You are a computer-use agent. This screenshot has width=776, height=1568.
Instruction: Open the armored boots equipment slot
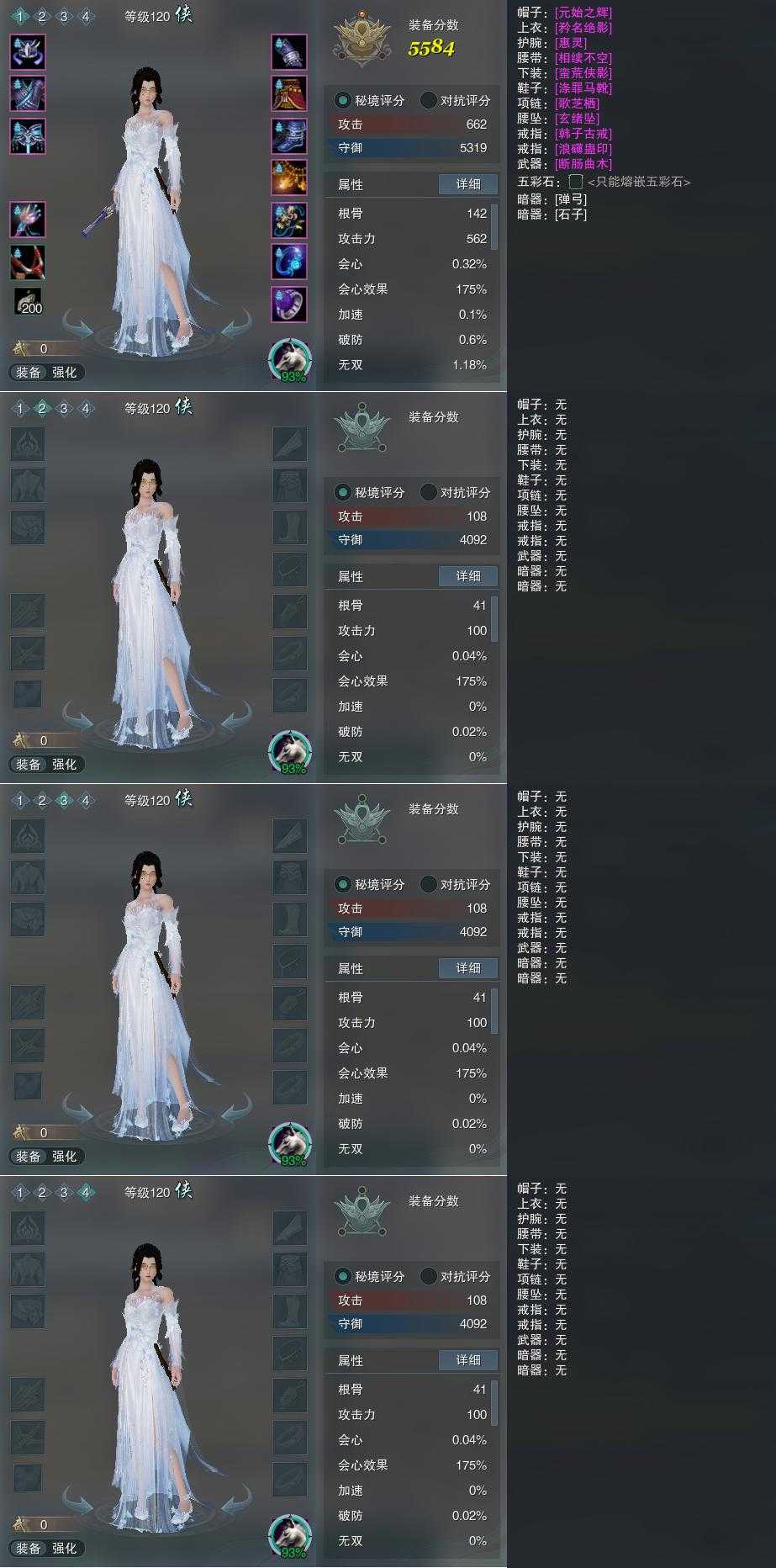[x=288, y=135]
